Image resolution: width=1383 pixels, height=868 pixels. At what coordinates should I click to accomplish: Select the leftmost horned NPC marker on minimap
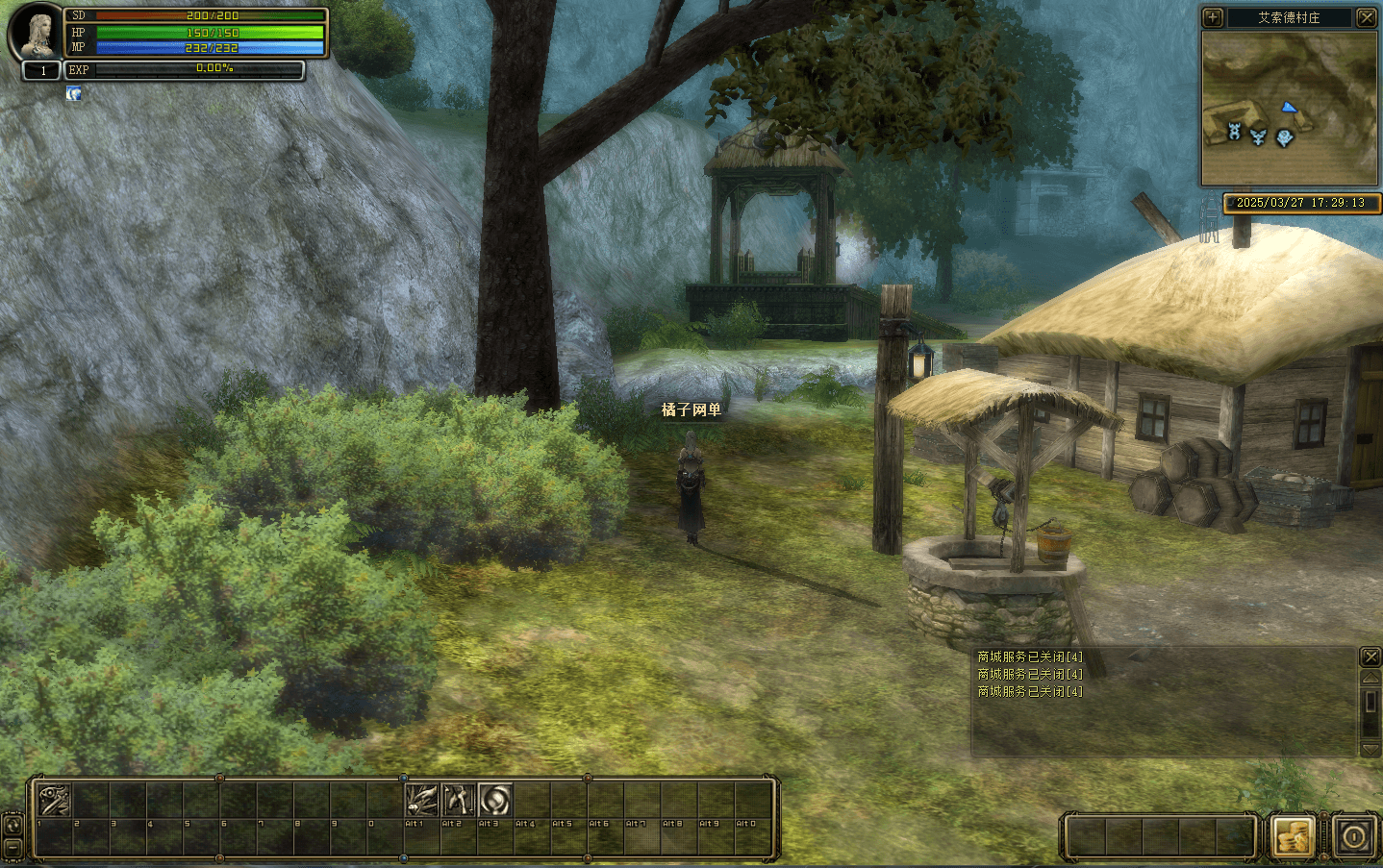(1235, 132)
